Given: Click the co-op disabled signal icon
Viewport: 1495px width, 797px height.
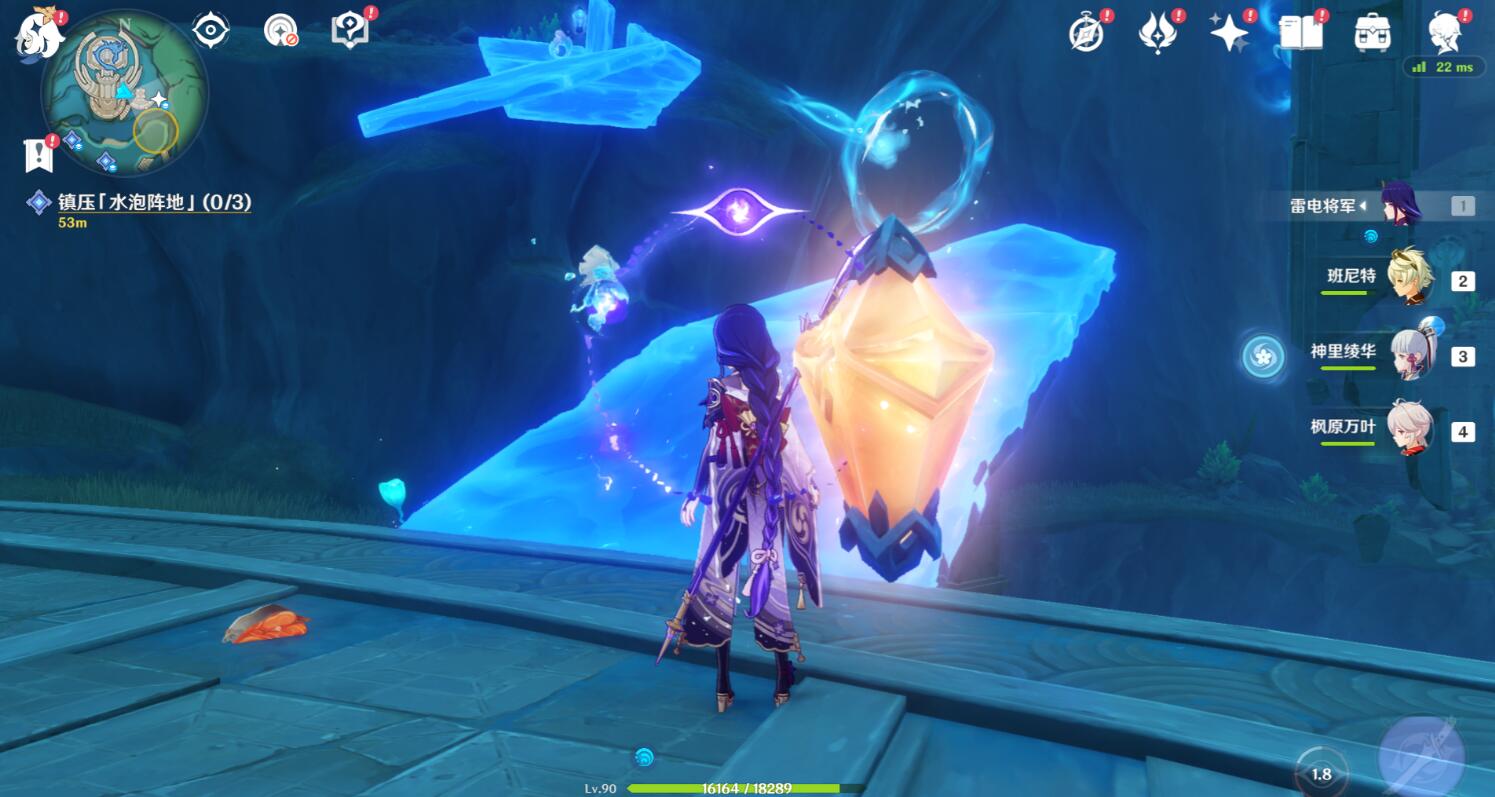Looking at the screenshot, I should [281, 30].
